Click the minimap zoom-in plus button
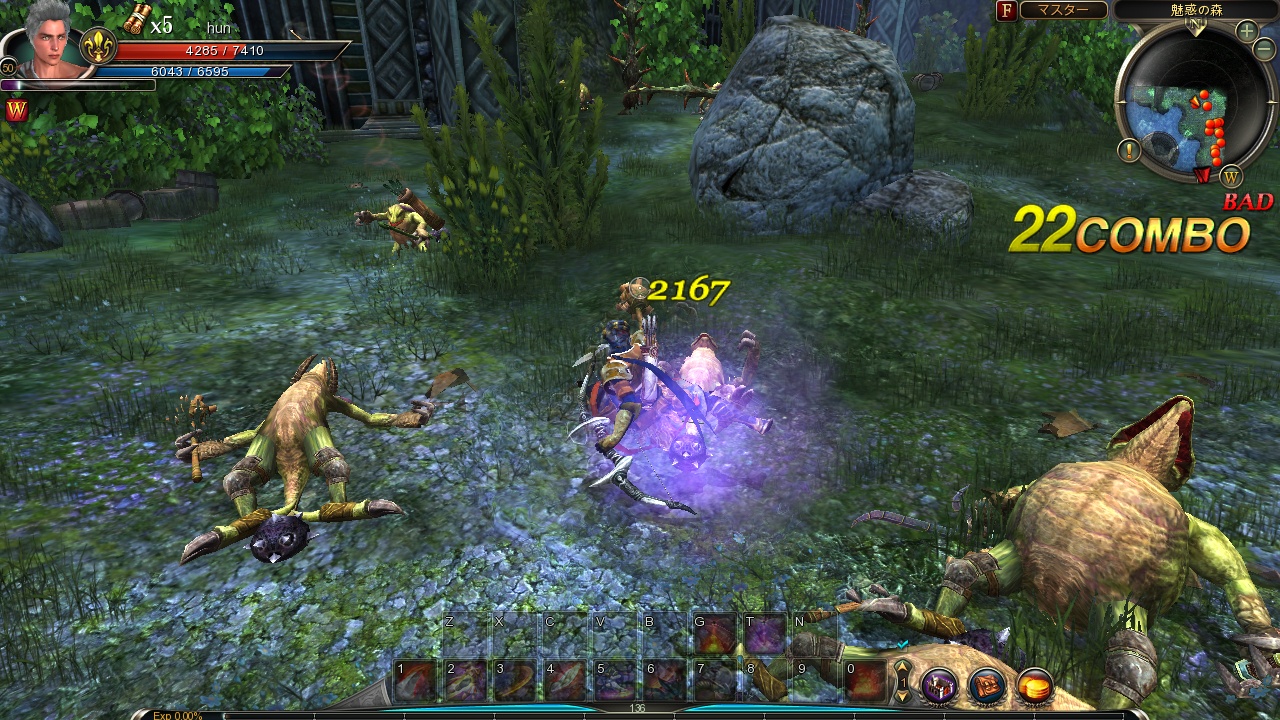 (1246, 31)
